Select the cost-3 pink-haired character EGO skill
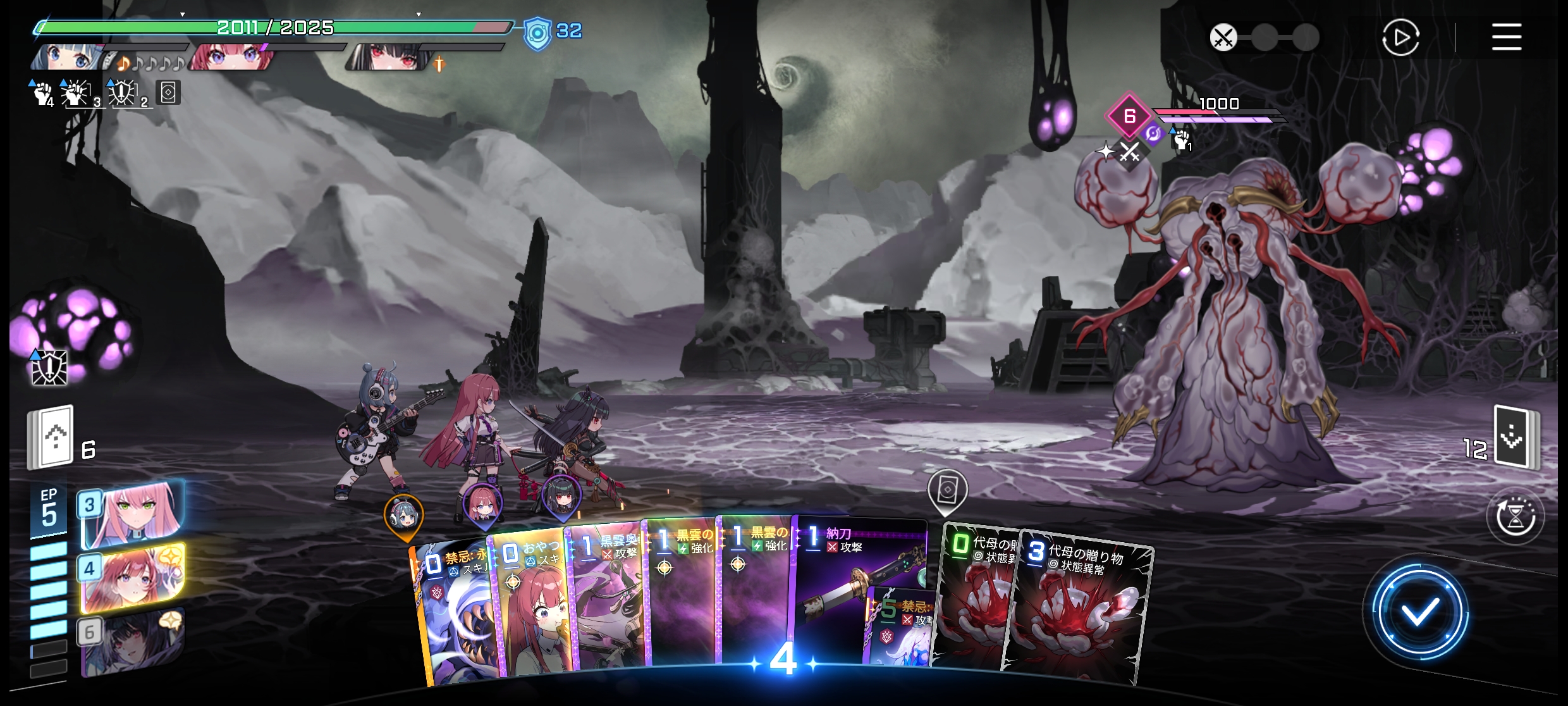 133,514
